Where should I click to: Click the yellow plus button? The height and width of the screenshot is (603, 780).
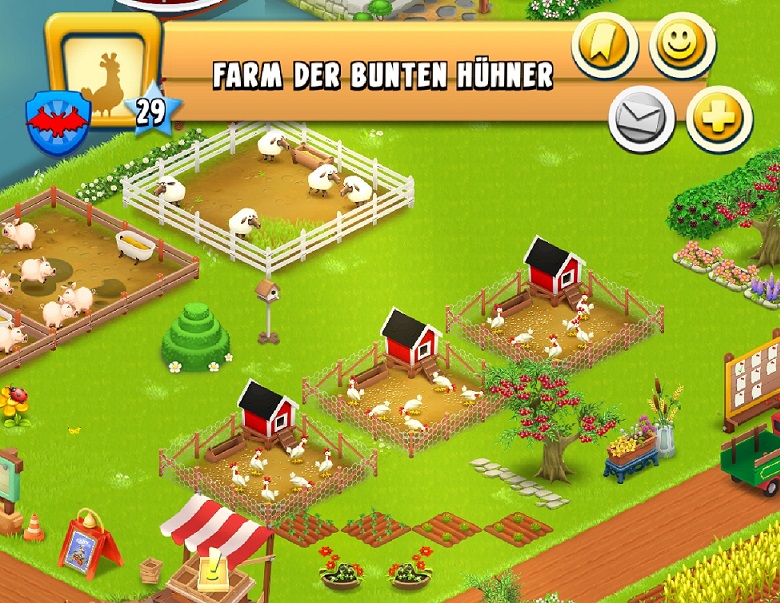(719, 120)
